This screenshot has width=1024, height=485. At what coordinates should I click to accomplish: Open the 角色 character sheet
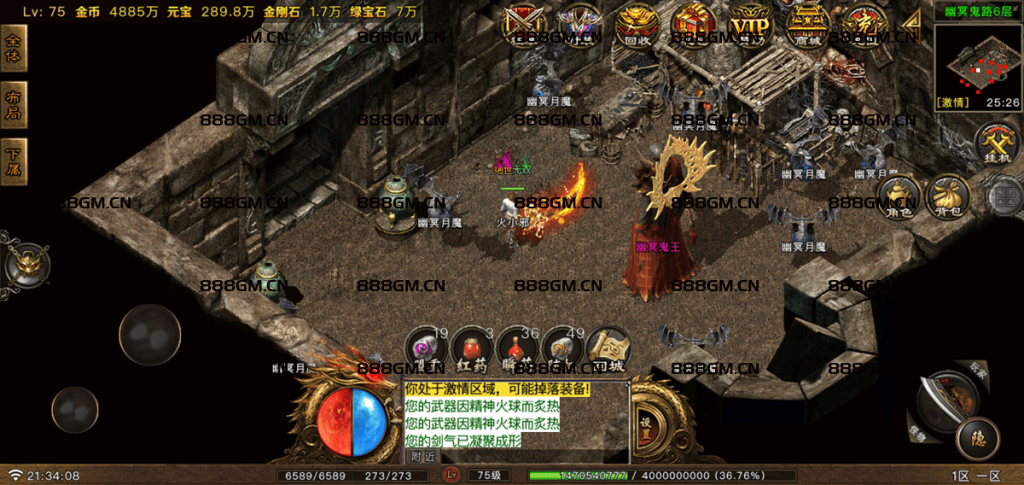899,196
